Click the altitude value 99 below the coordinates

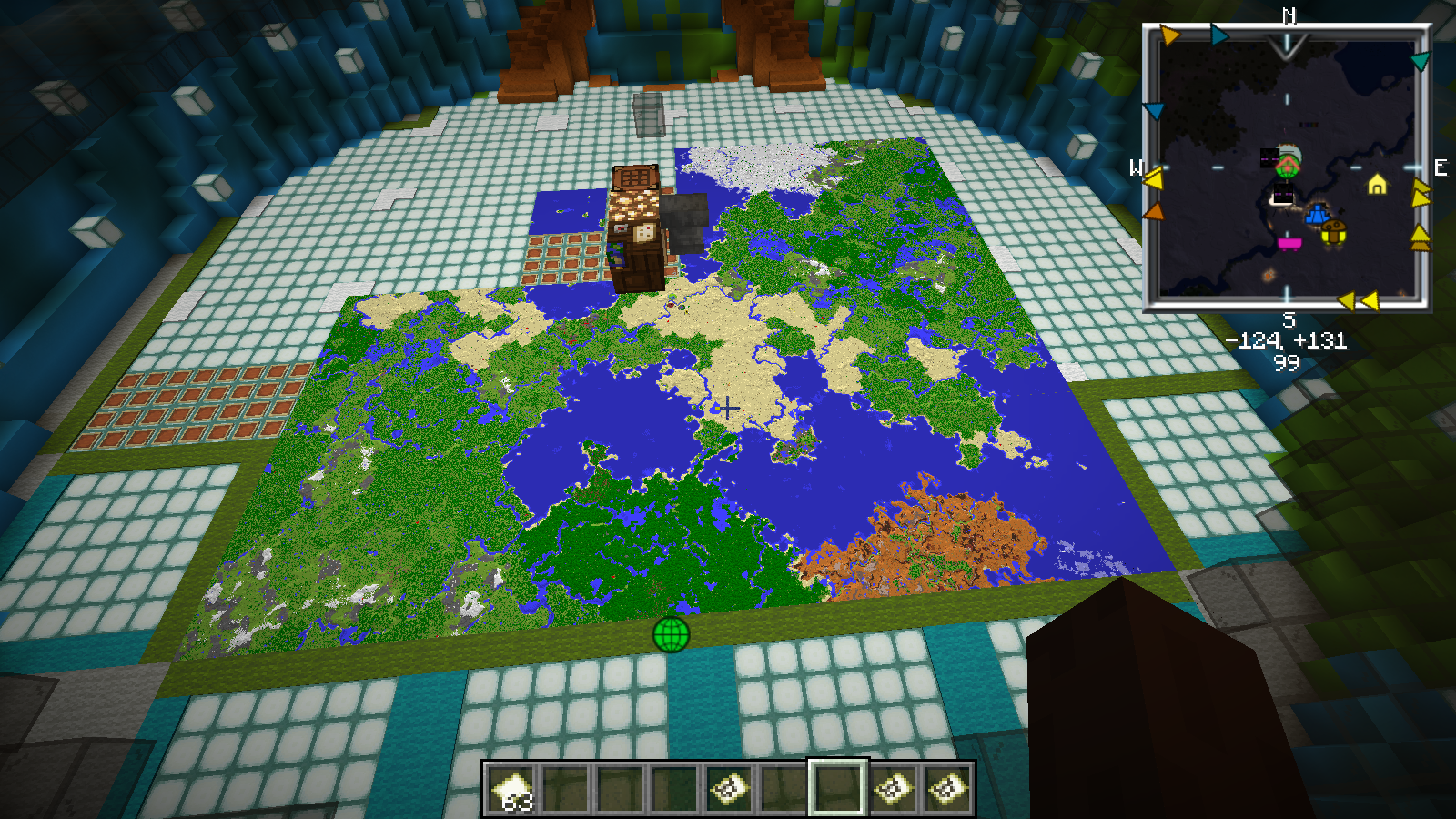(1289, 361)
